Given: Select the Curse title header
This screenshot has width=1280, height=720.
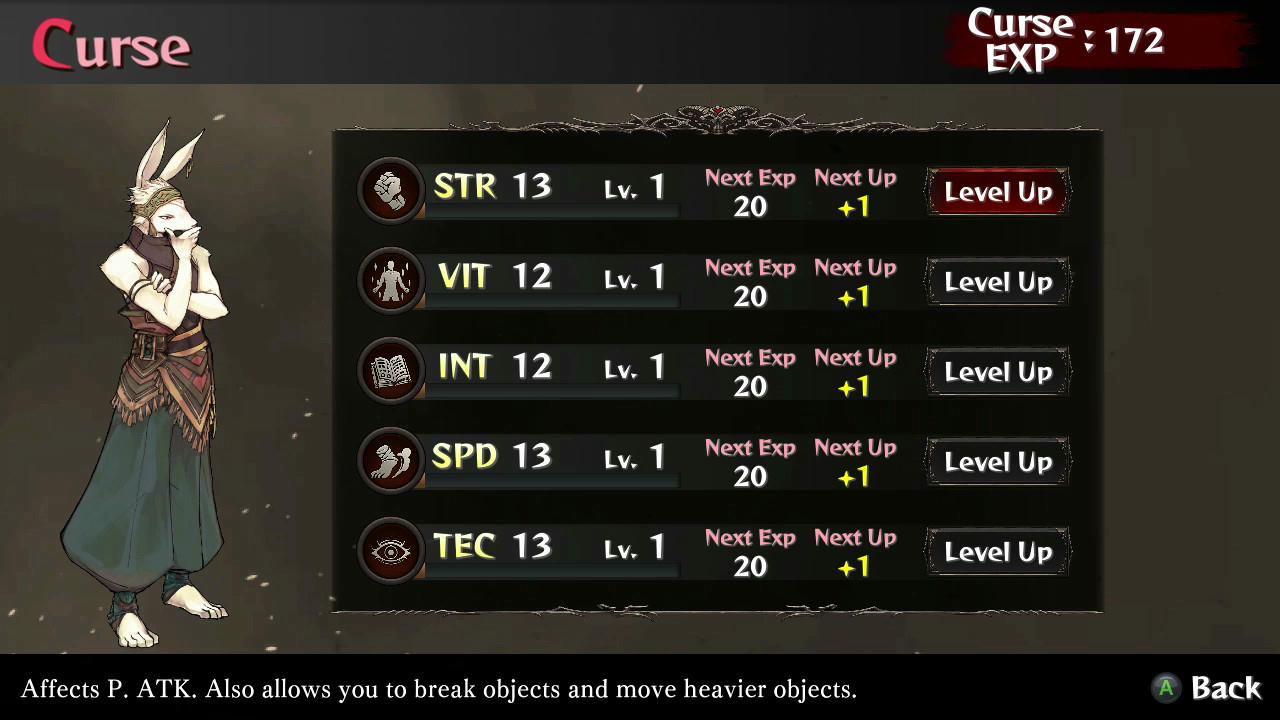Looking at the screenshot, I should point(110,44).
